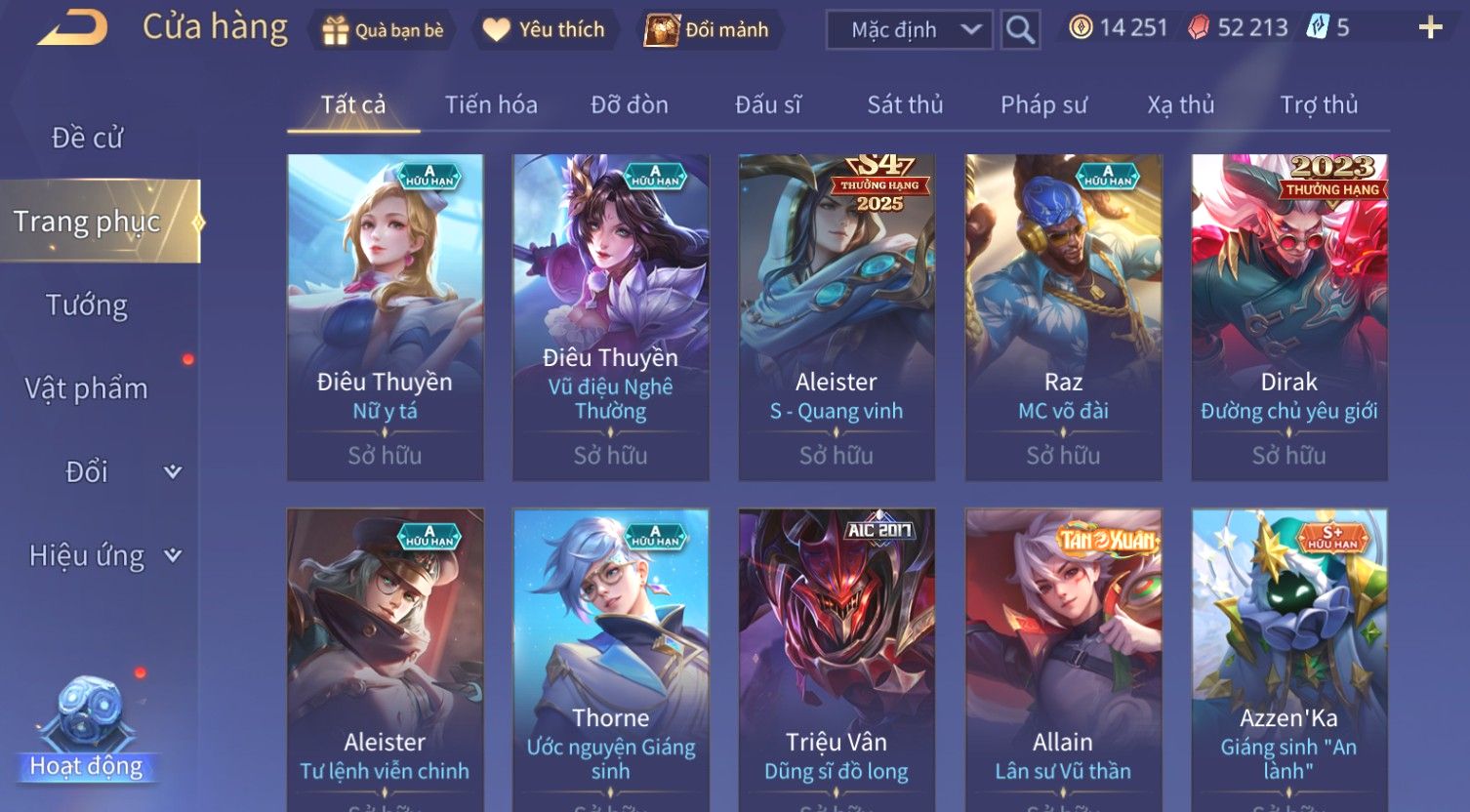Open the Yêu thích favorites list
The width and height of the screenshot is (1470, 812).
[x=545, y=30]
